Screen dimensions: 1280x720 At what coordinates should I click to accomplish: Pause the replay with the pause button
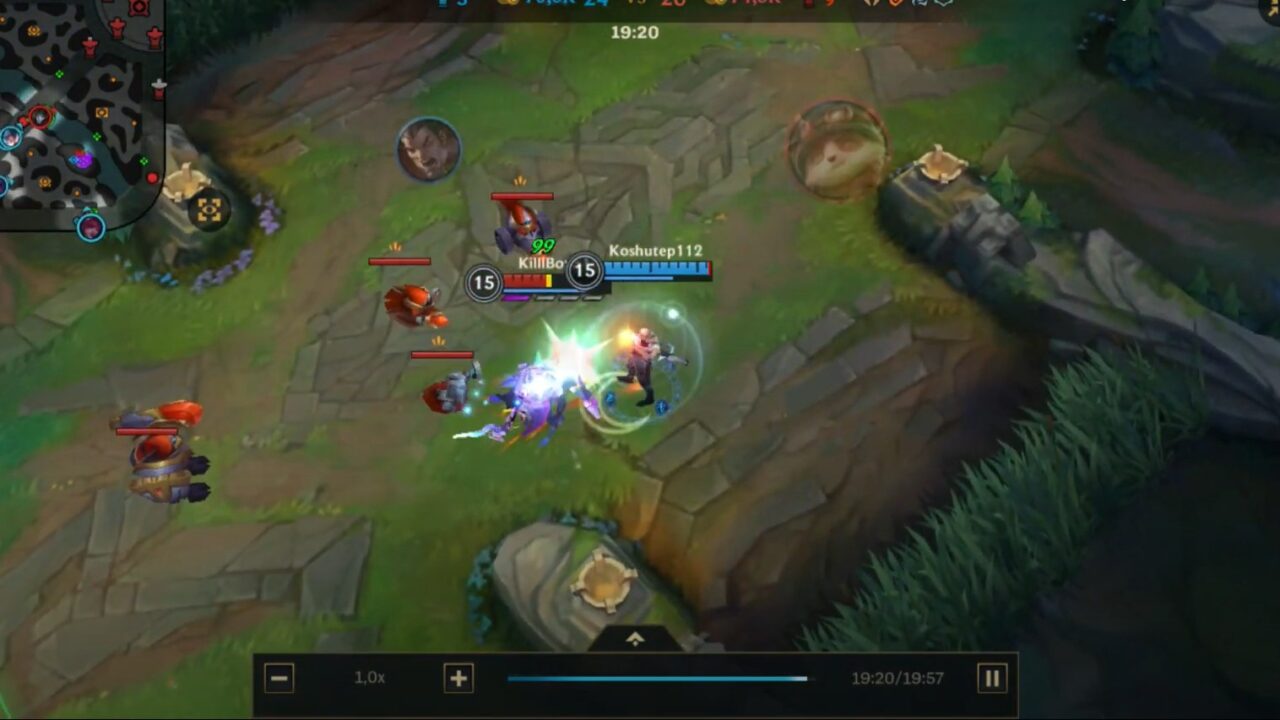tap(991, 677)
